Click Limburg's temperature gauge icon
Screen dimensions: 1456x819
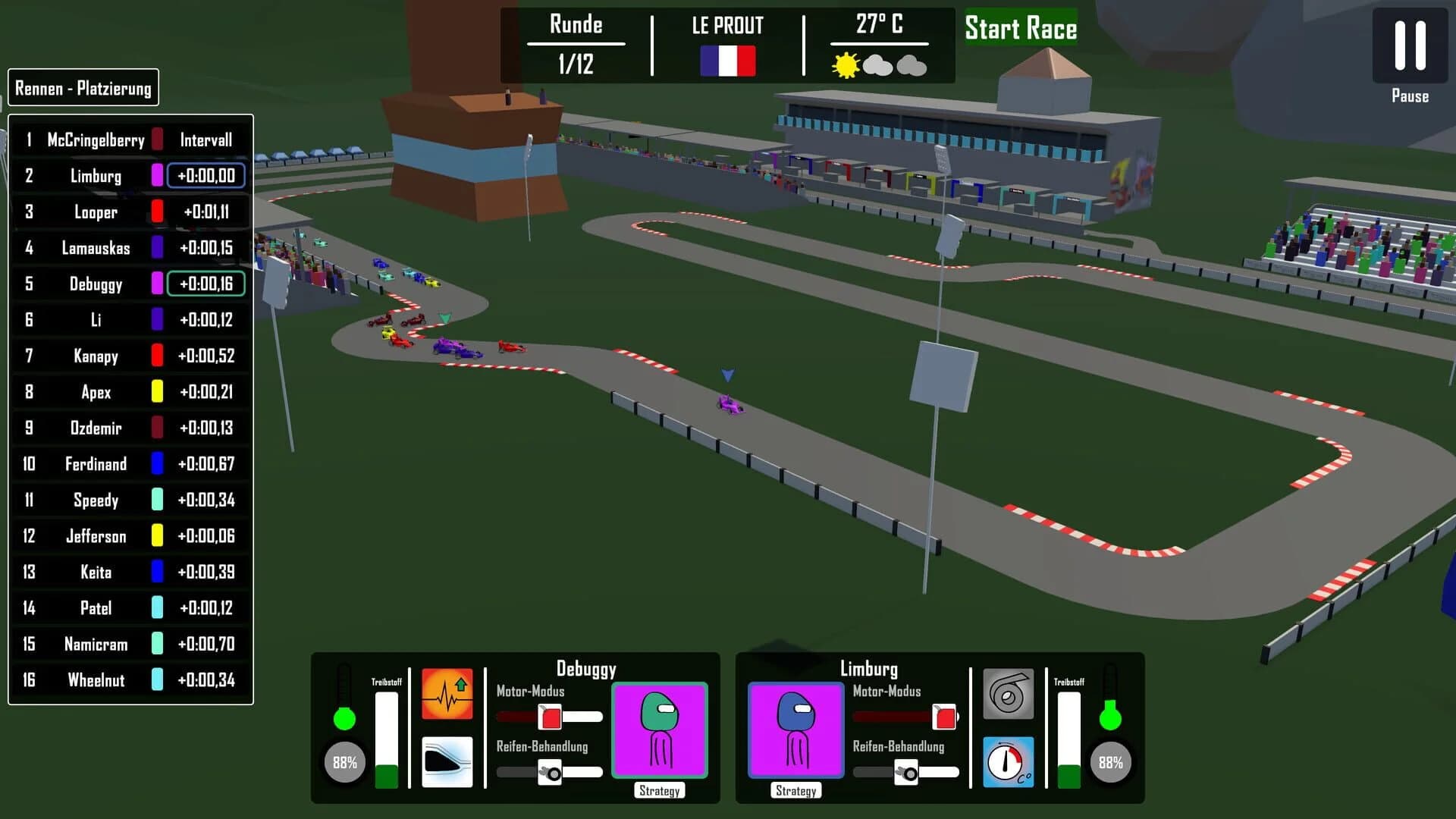tap(1009, 762)
